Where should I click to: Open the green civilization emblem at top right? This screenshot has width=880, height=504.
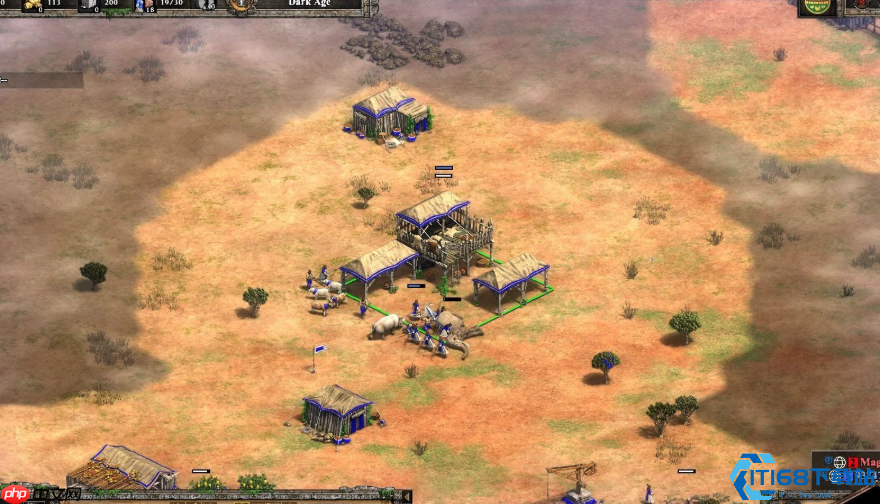tap(817, 6)
